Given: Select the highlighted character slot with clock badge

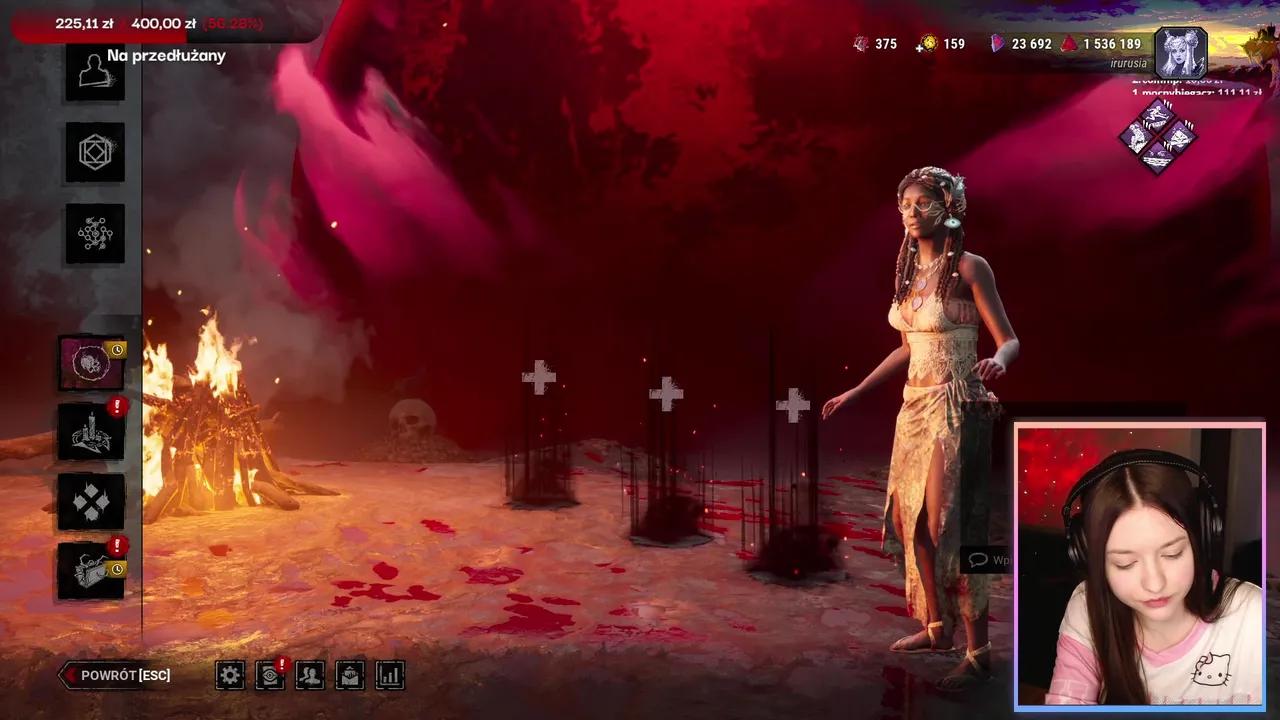Looking at the screenshot, I should pyautogui.click(x=90, y=363).
